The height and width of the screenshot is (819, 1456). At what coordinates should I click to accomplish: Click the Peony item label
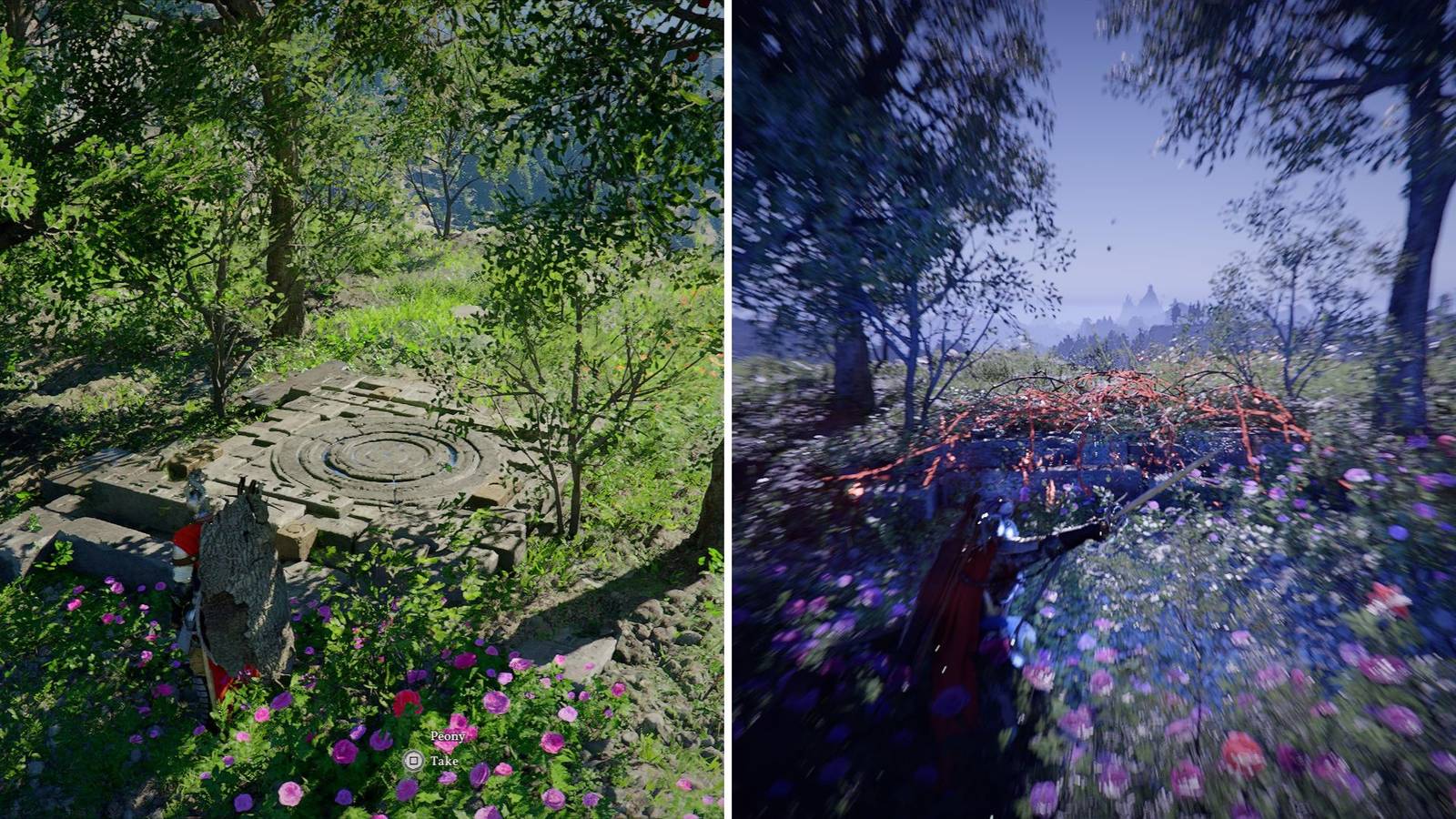click(448, 735)
